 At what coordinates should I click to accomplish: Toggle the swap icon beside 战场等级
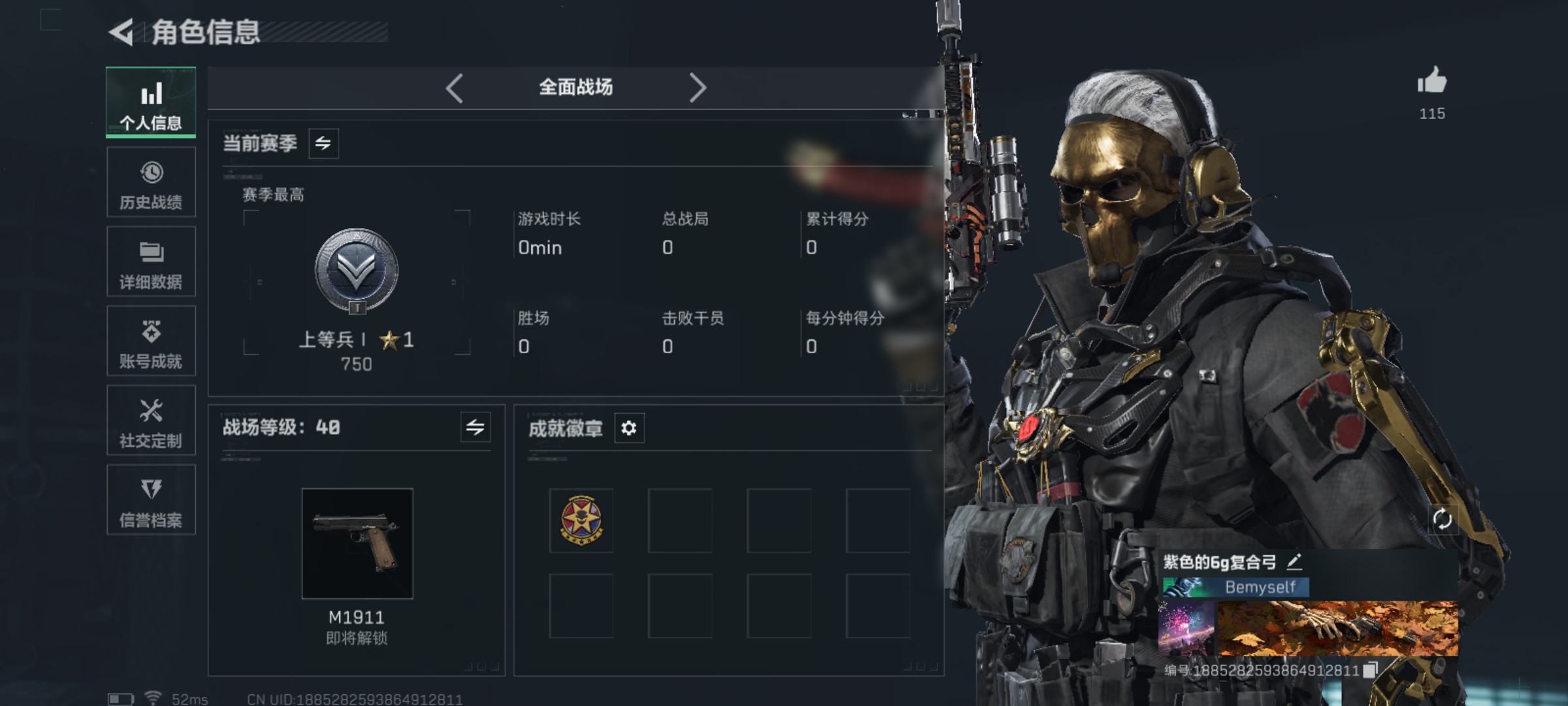coord(475,428)
